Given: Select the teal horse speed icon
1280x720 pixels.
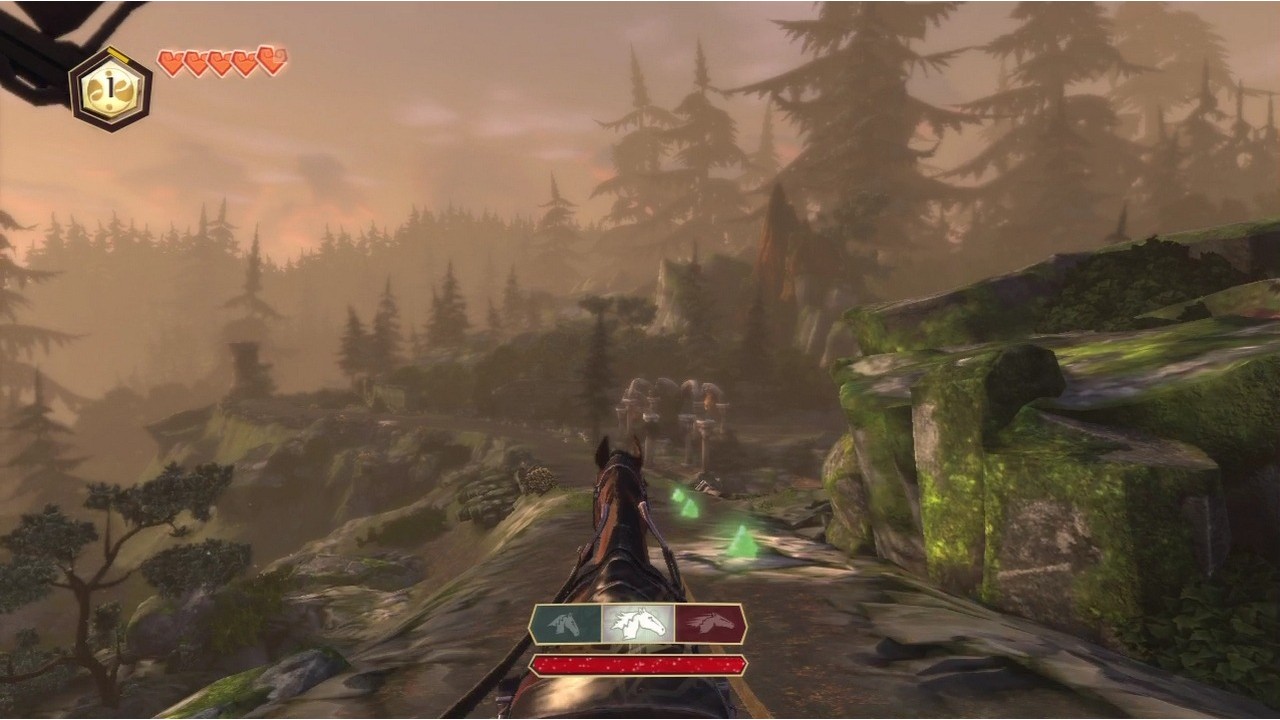Looking at the screenshot, I should (x=567, y=624).
